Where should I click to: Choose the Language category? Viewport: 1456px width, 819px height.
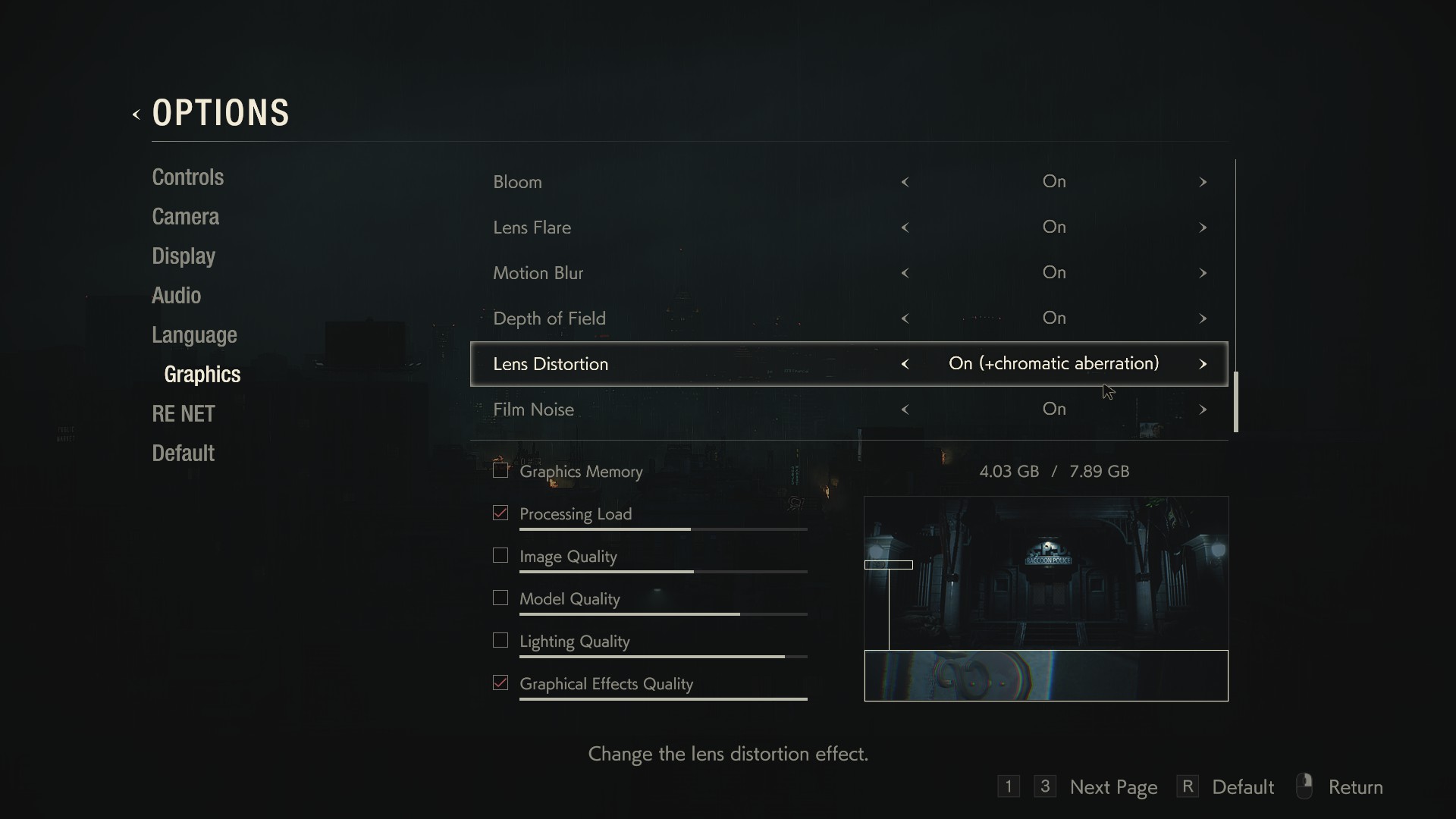194,335
